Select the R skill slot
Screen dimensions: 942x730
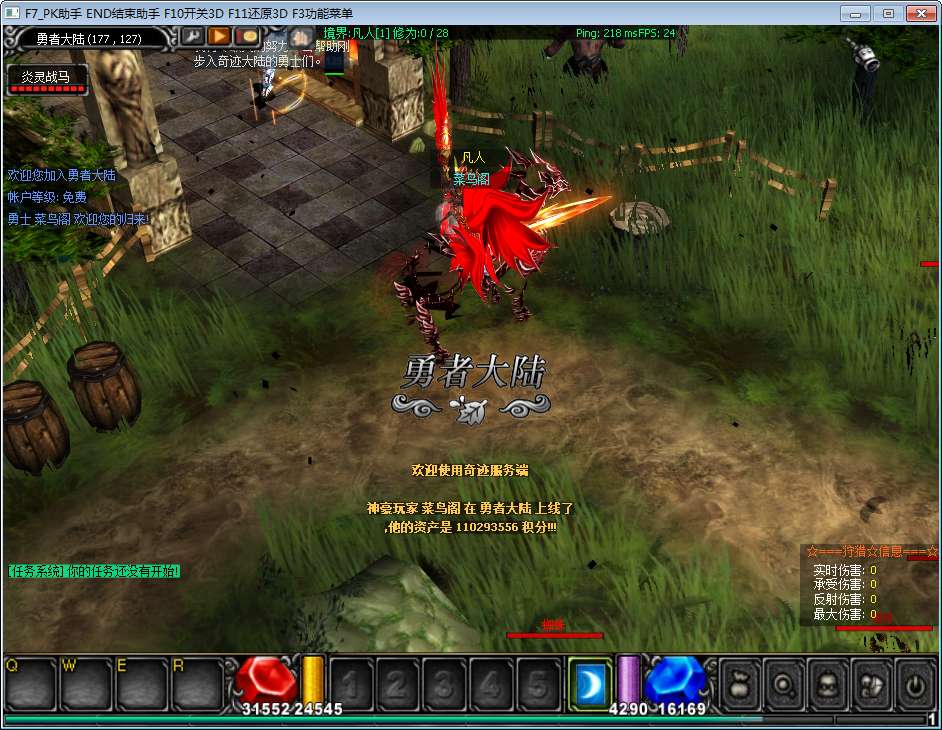coord(197,683)
